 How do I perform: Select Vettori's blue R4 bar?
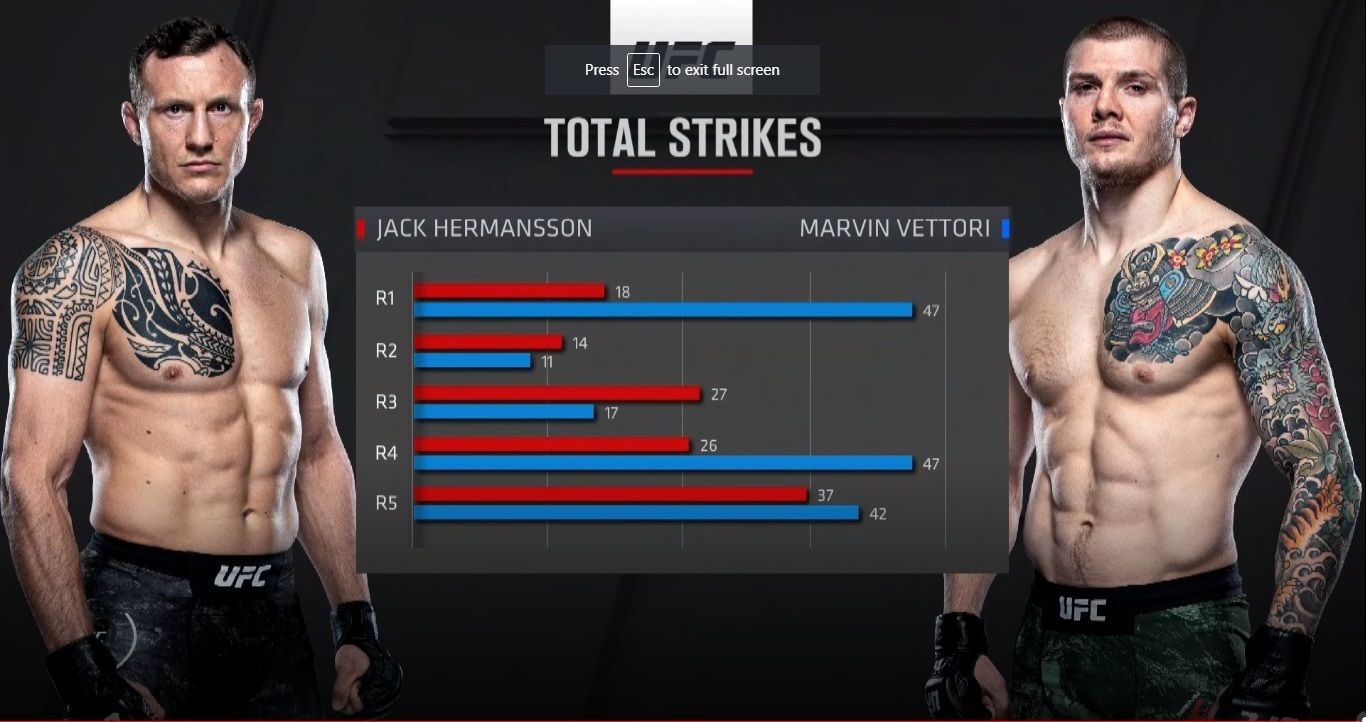pos(665,464)
